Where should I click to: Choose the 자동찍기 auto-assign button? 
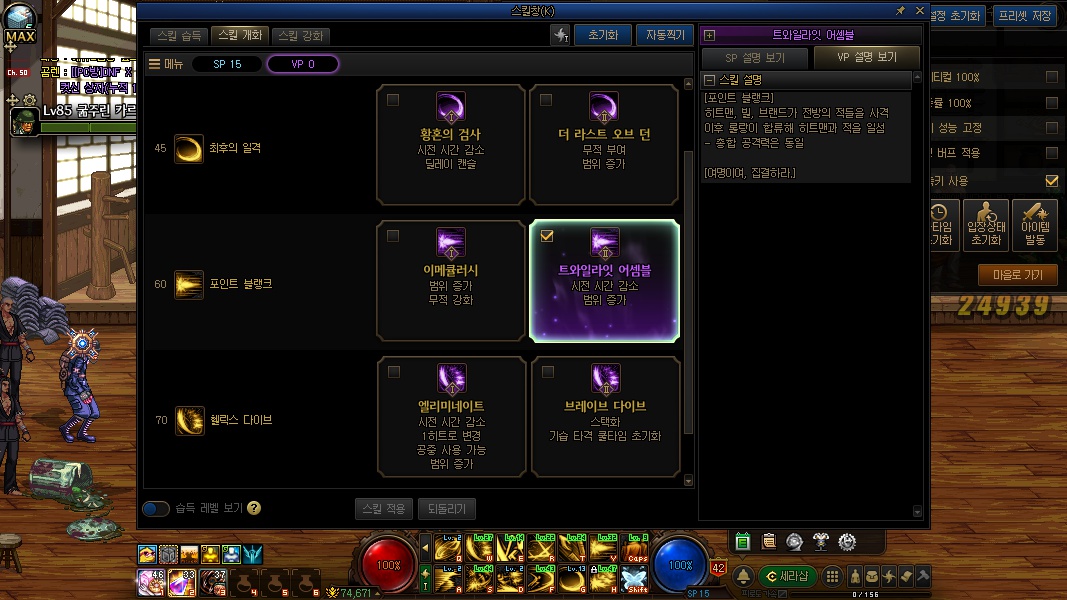[664, 35]
